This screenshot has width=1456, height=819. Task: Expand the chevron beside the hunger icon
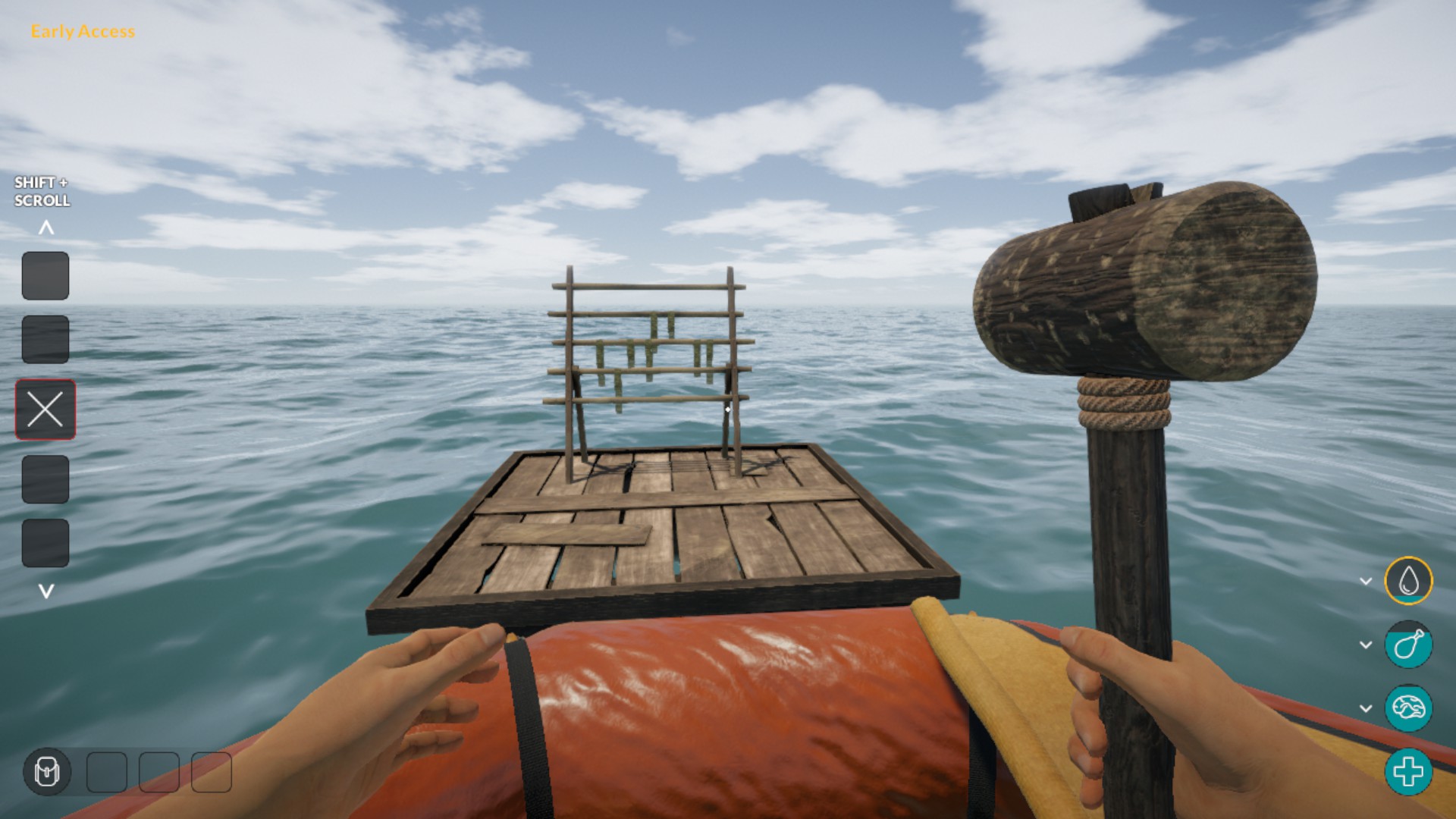click(x=1366, y=645)
